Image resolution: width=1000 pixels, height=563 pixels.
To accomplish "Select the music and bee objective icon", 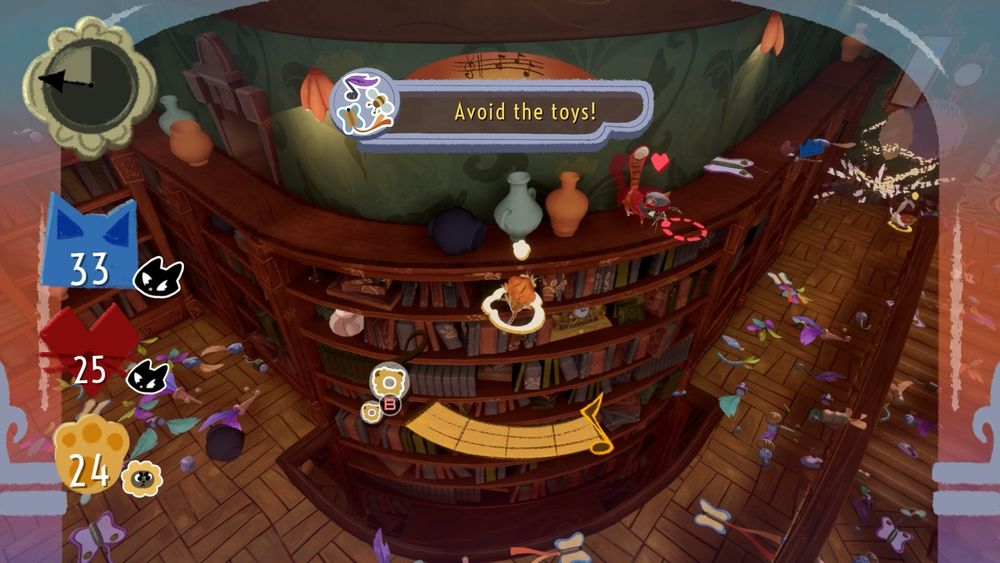I will tap(364, 102).
